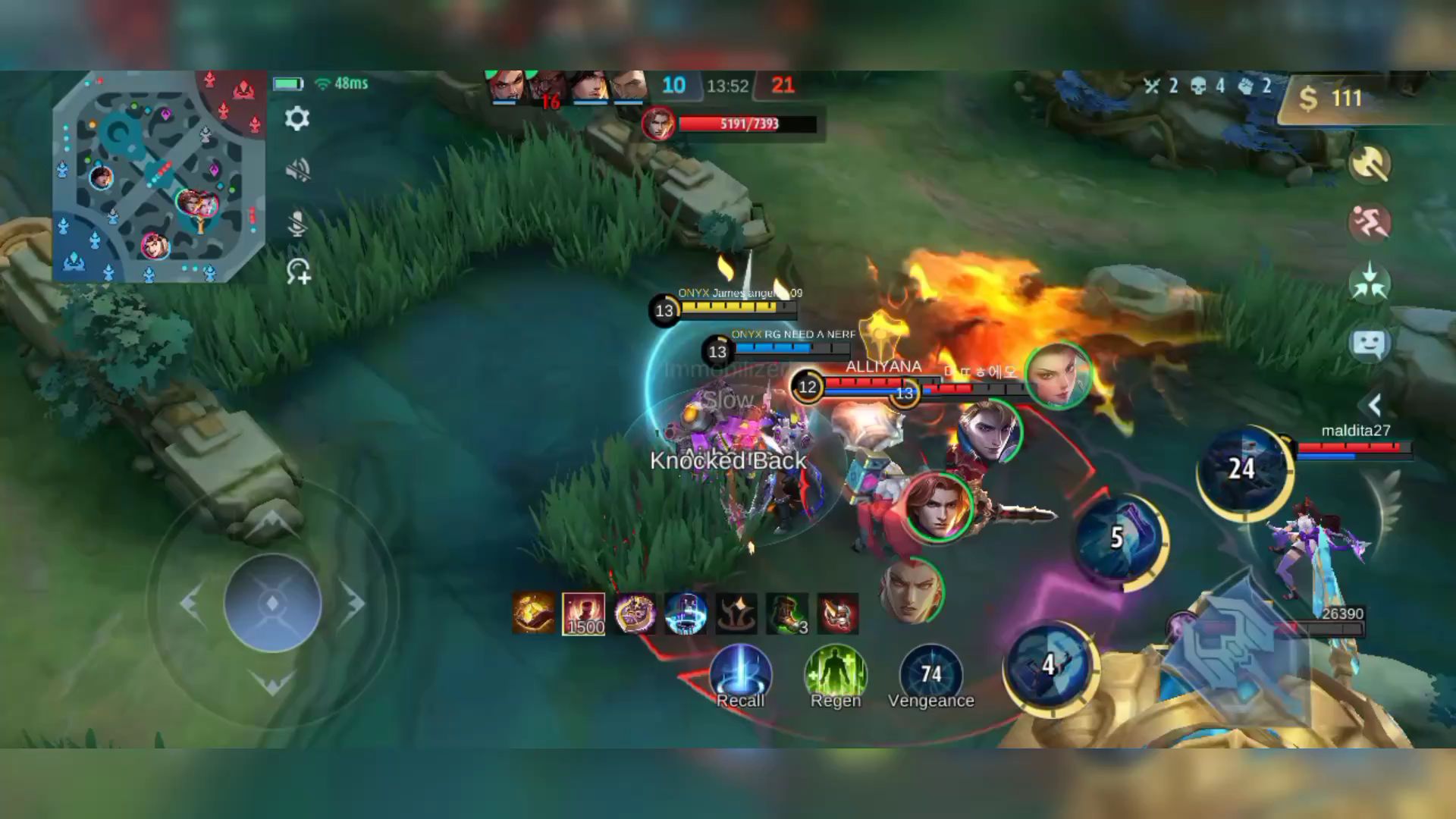Select the boots item with count 3
This screenshot has height=819, width=1456.
pyautogui.click(x=787, y=613)
